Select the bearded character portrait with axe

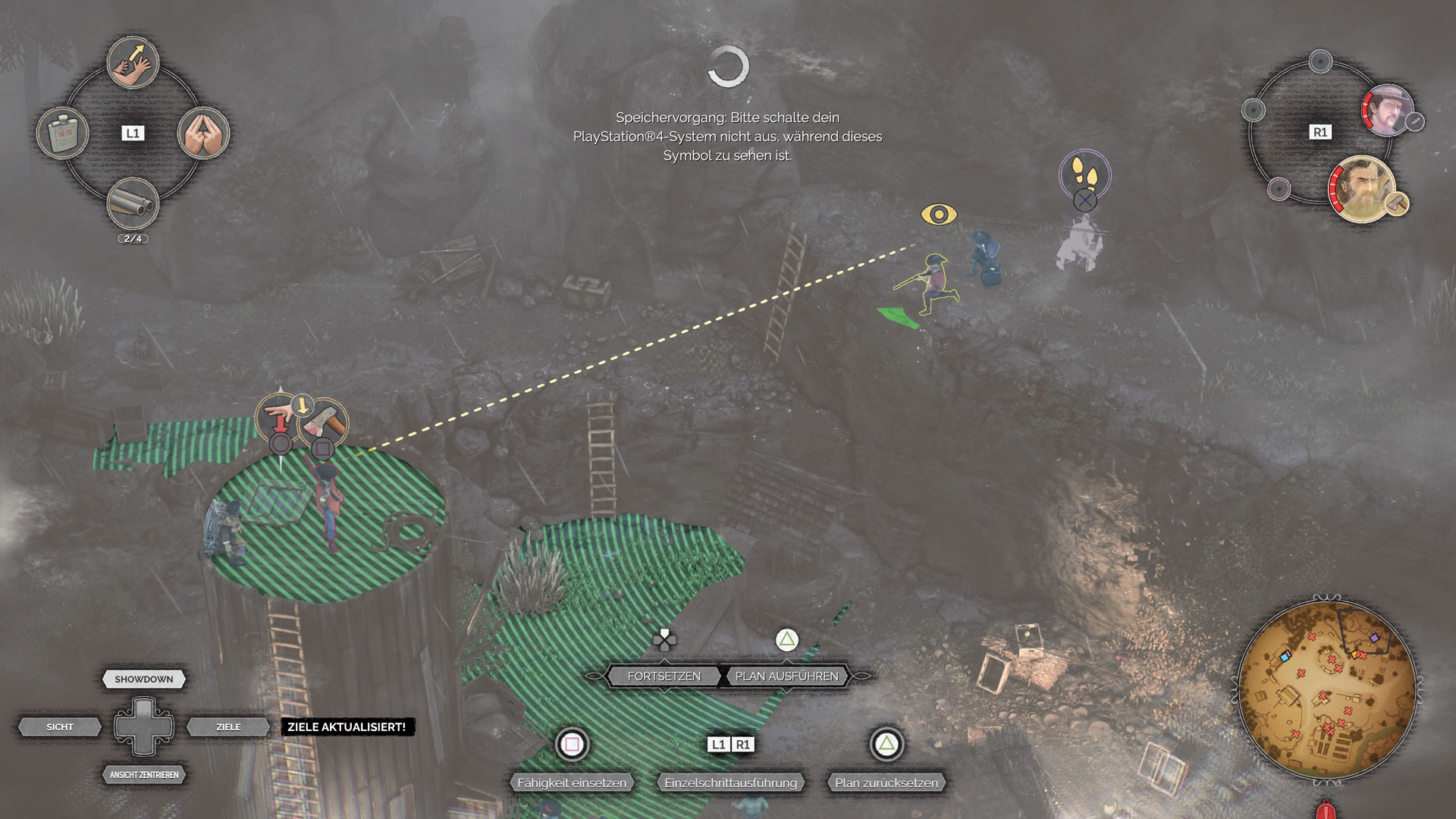1363,190
